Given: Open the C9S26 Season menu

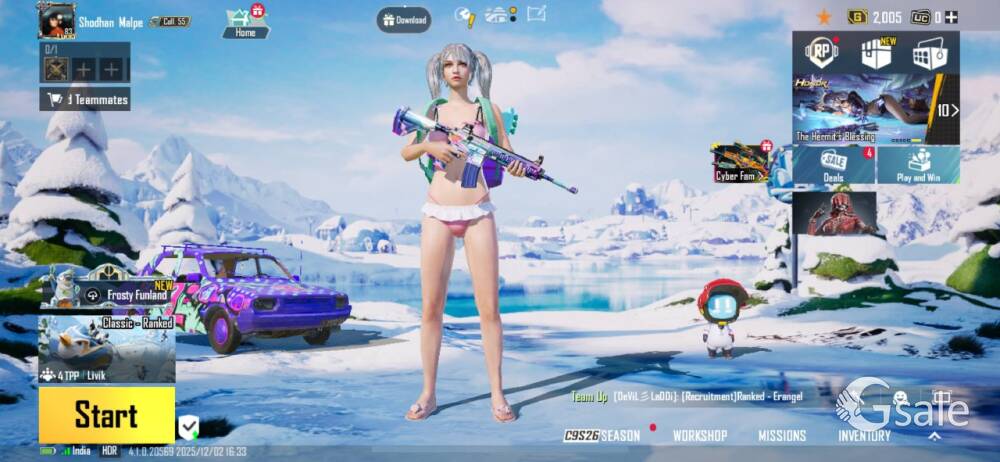Looking at the screenshot, I should tap(602, 436).
